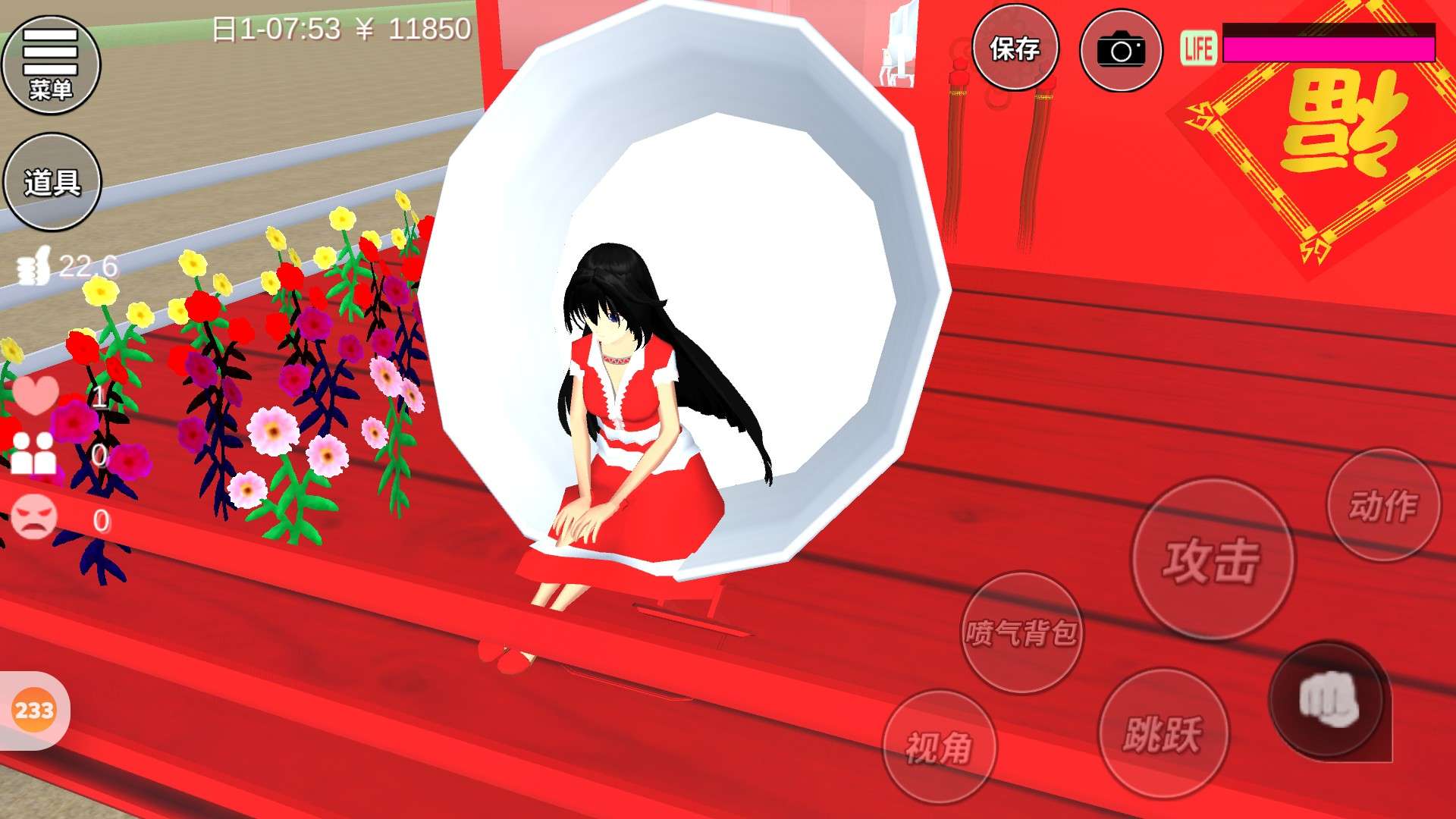1456x819 pixels.
Task: Tap the 动作 action button
Action: pyautogui.click(x=1383, y=506)
